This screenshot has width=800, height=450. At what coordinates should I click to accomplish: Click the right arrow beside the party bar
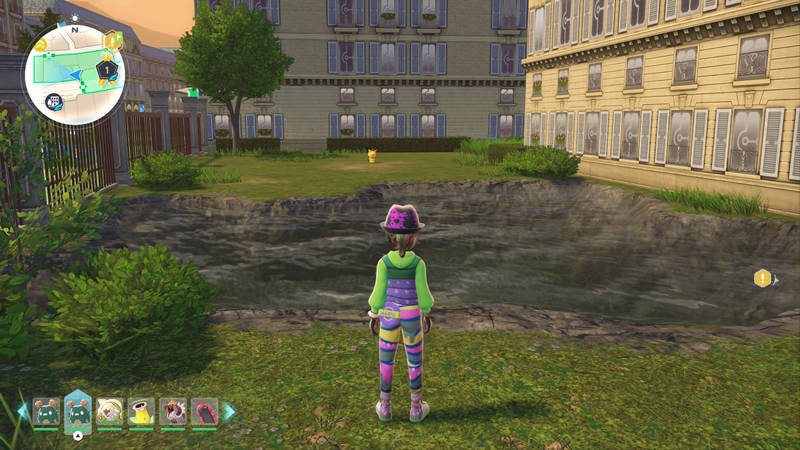tap(229, 411)
